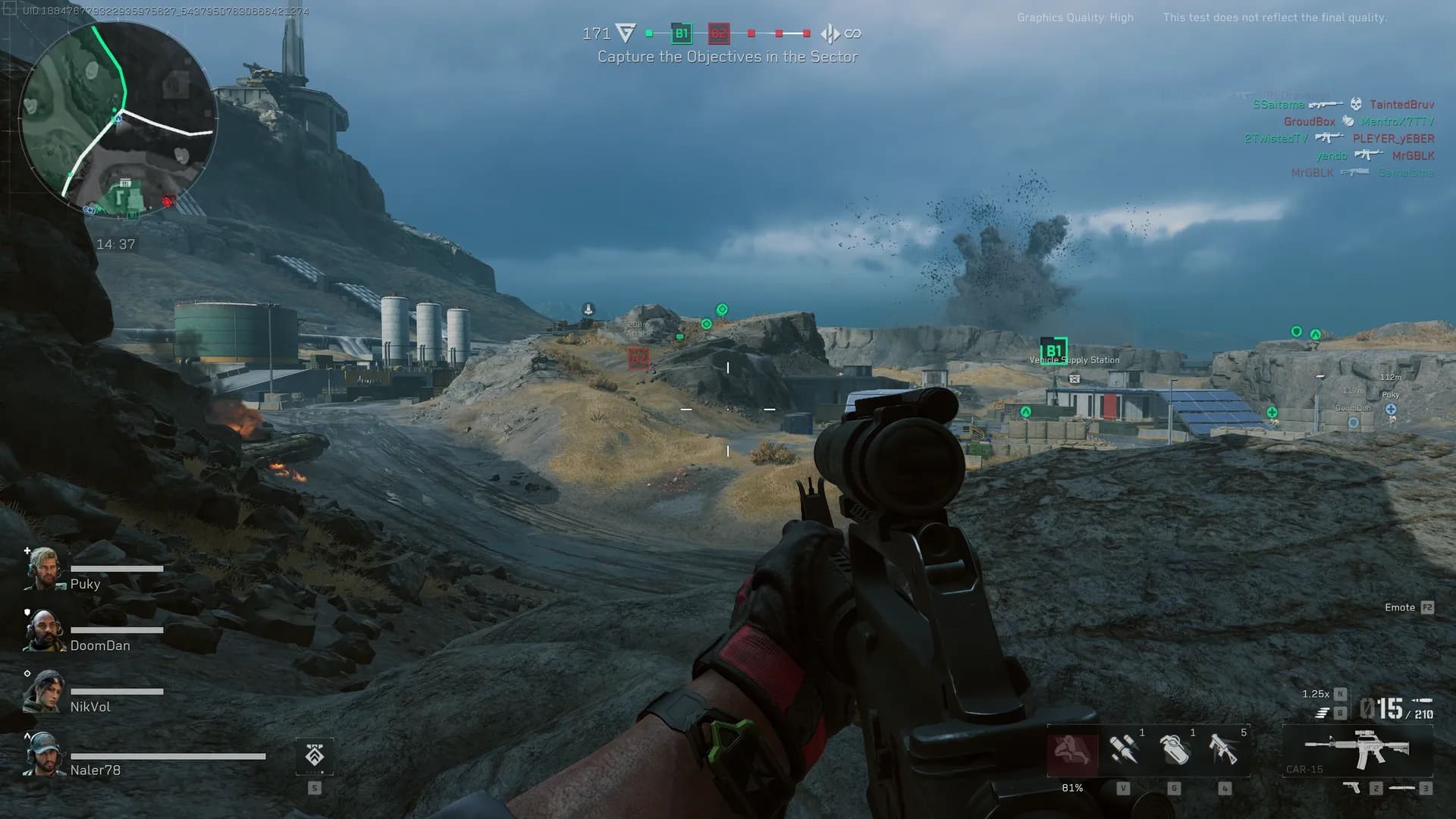
Task: Select Naler78's own portrait
Action: 44,755
